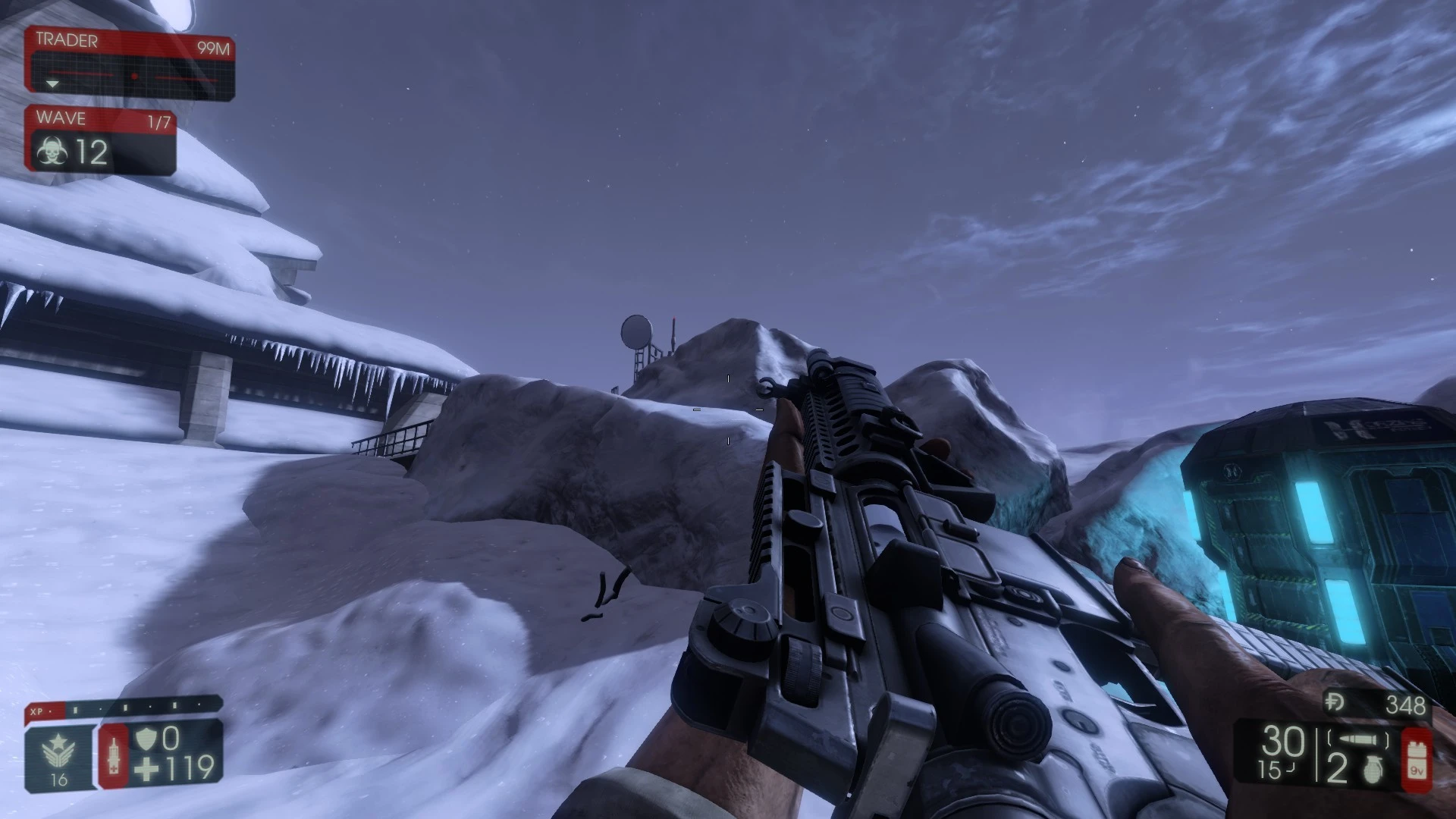Click the bullet icon inside the ammo brackets
Image resolution: width=1456 pixels, height=819 pixels.
[x=1357, y=739]
